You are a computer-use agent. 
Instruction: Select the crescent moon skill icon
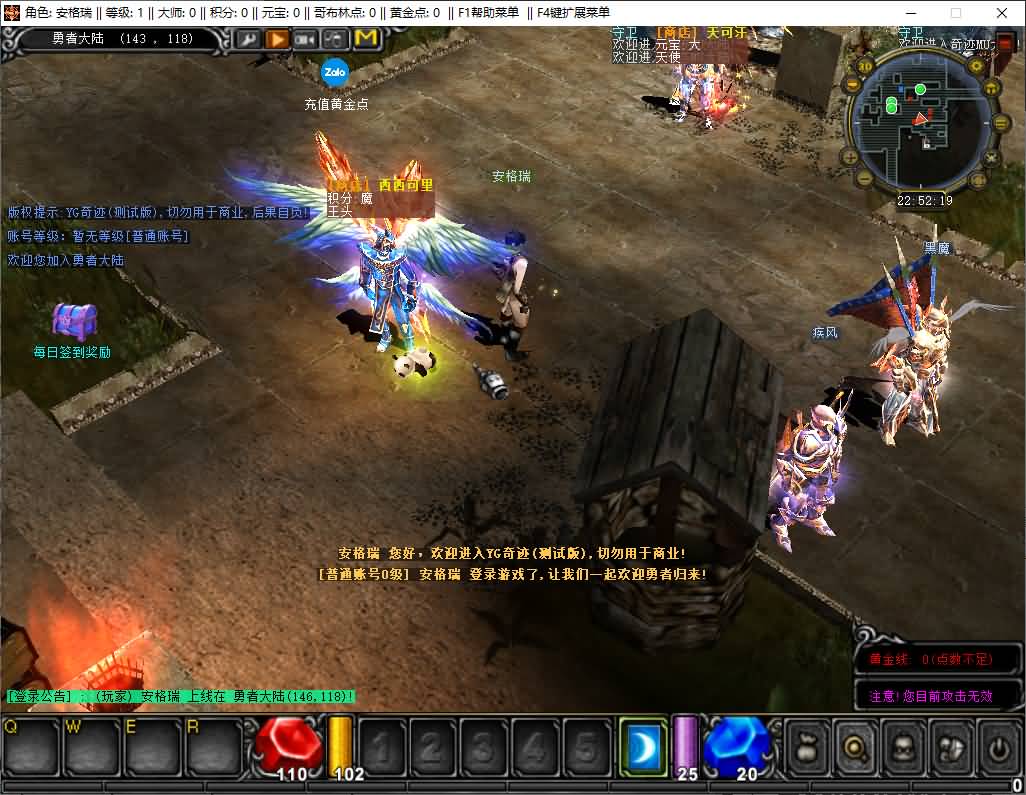[642, 745]
